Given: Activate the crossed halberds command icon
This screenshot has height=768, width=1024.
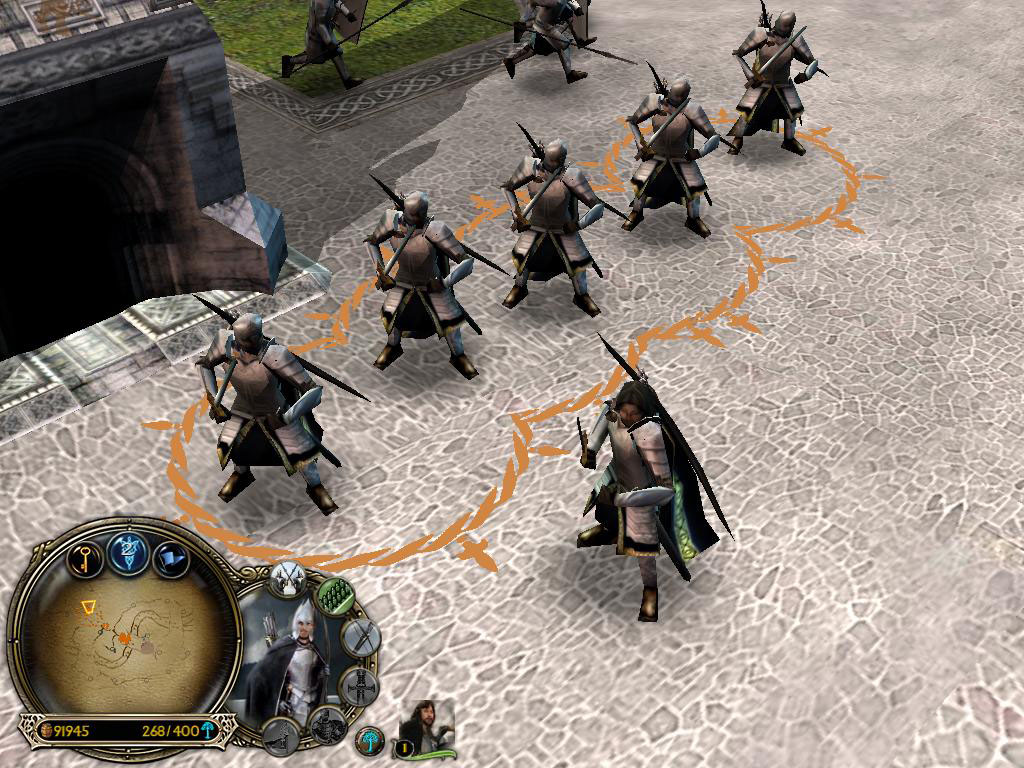Looking at the screenshot, I should pos(290,577).
